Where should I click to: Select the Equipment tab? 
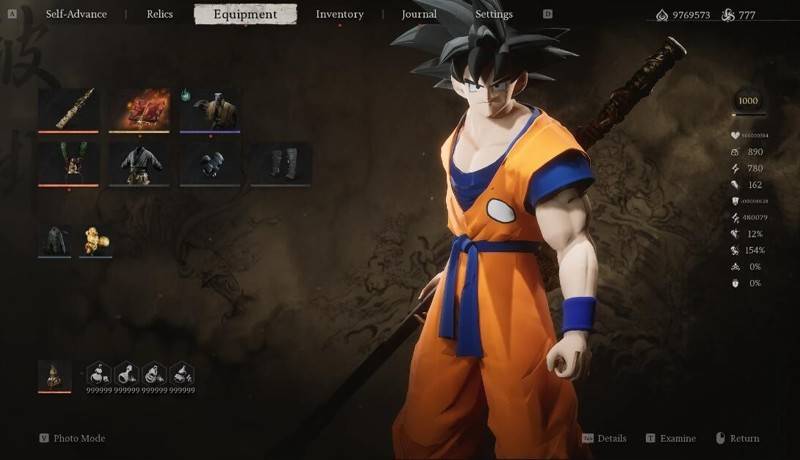(245, 15)
